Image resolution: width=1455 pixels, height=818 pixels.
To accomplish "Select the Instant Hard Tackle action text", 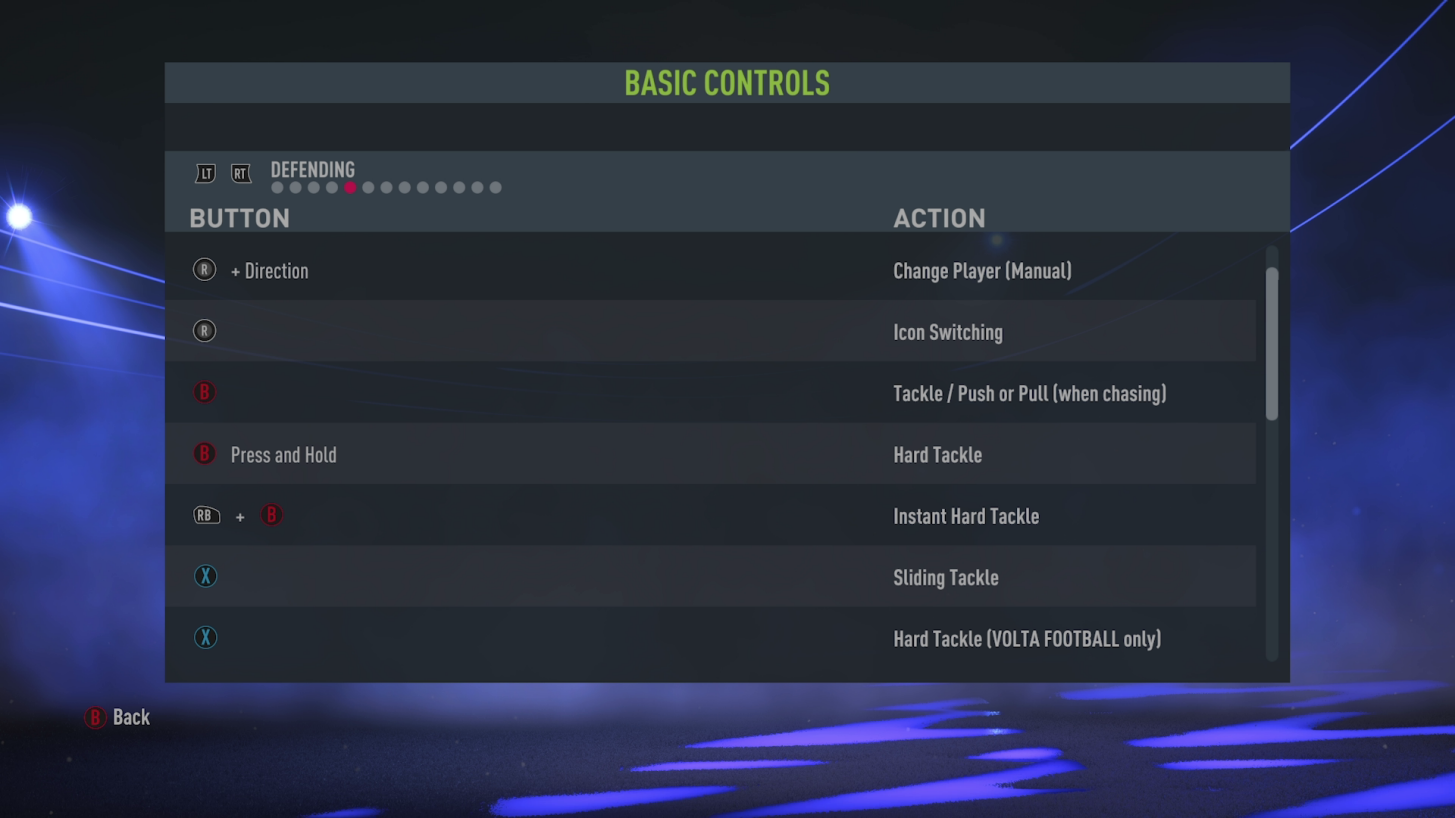I will [966, 516].
